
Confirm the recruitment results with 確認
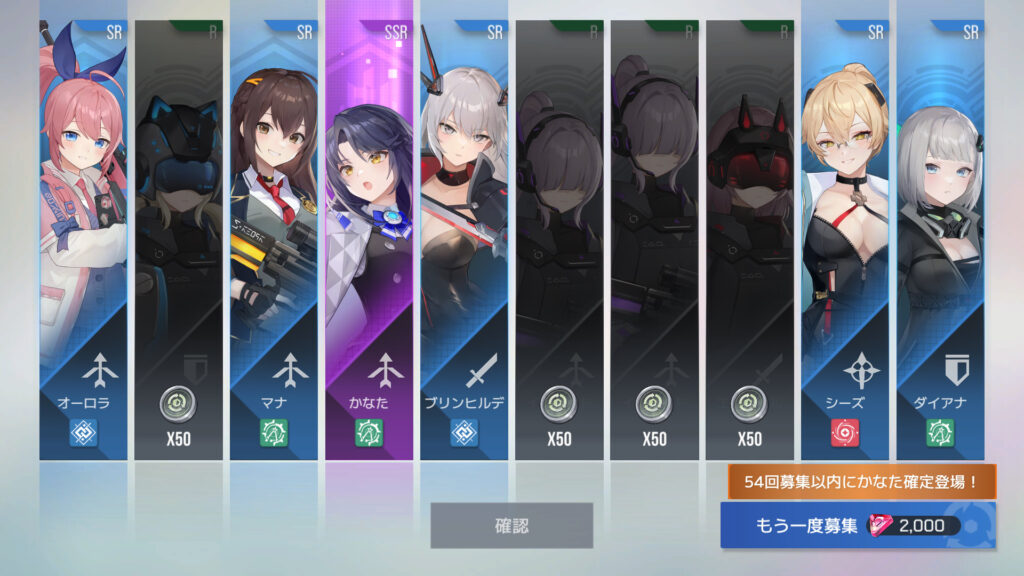(511, 525)
